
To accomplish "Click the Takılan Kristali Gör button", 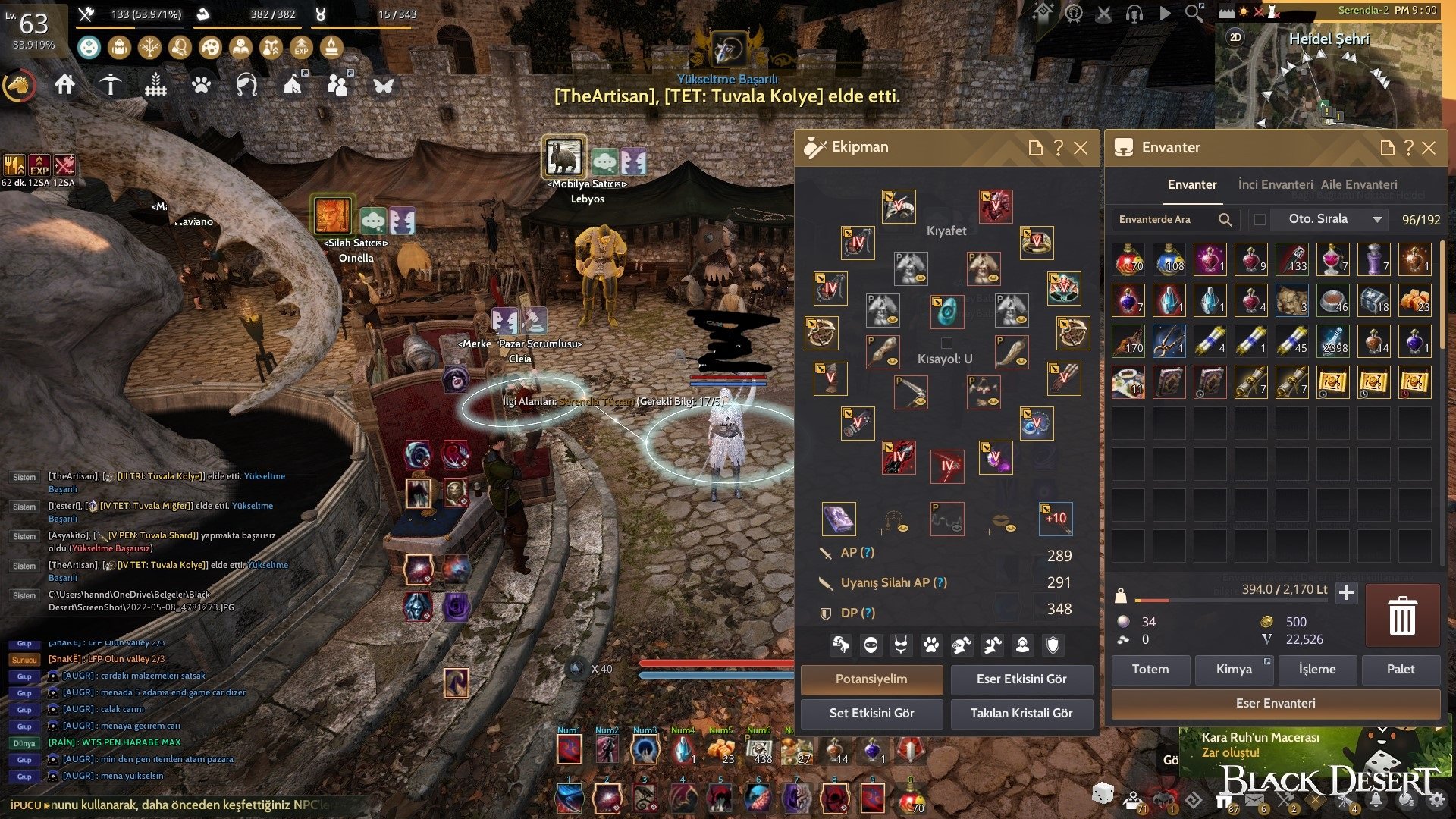I will [1021, 714].
